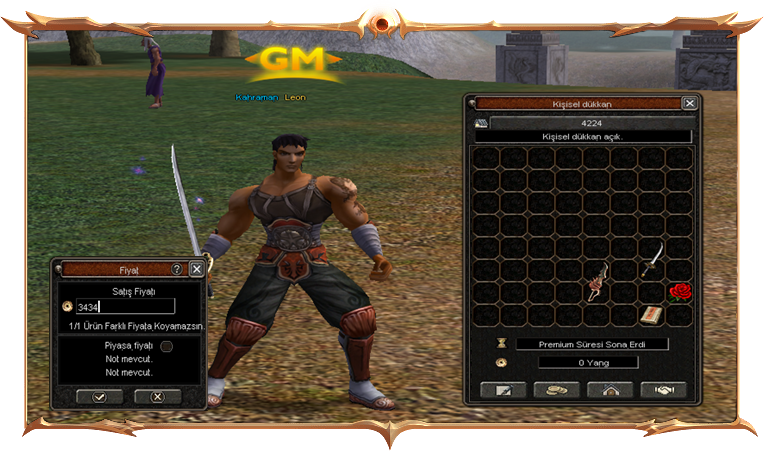Screen dimensions: 764x451
Task: Click the handshake button in shop window
Action: (663, 390)
